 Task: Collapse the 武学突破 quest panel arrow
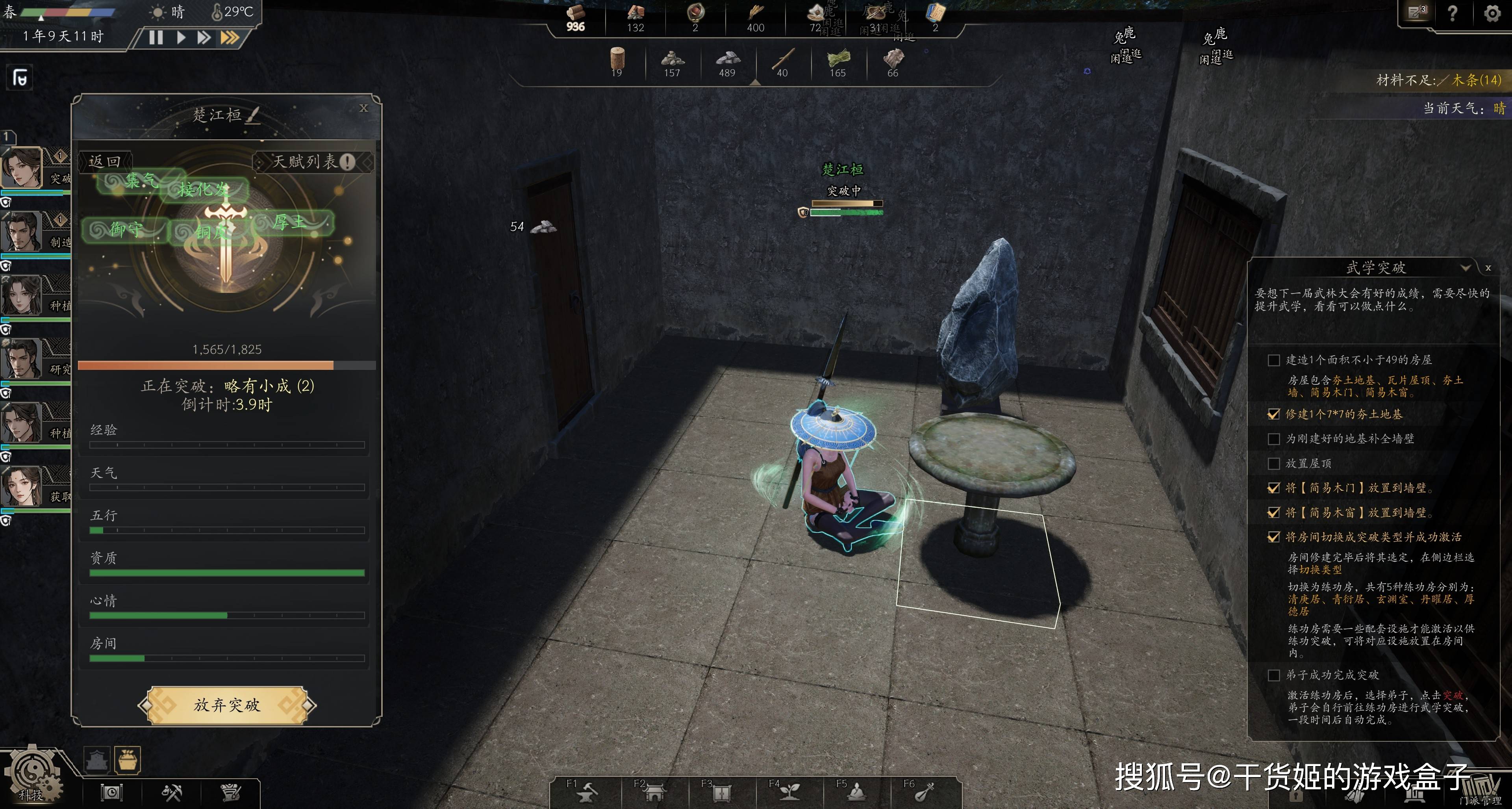[x=1466, y=268]
